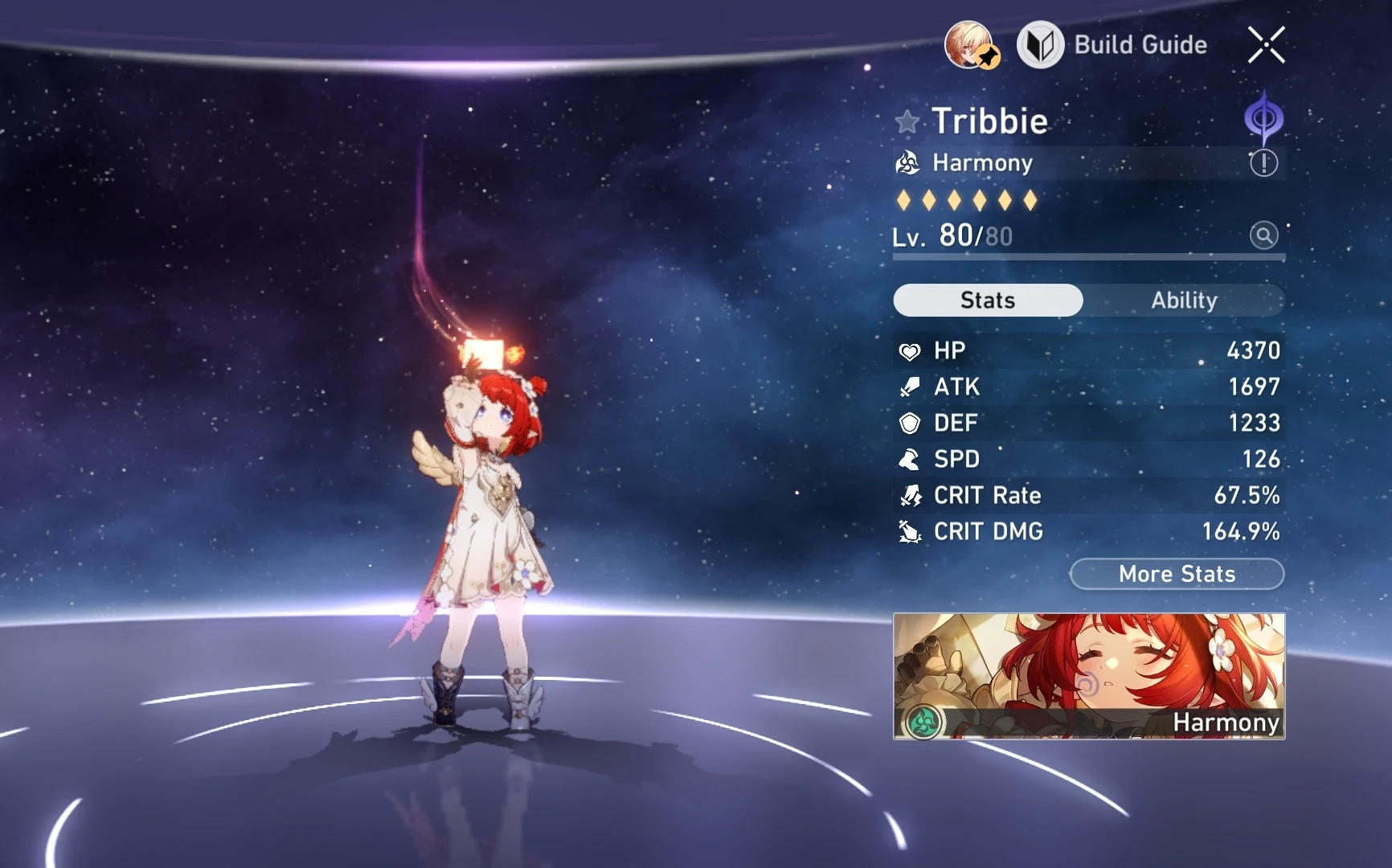This screenshot has width=1392, height=868.
Task: Toggle Tribbie as a favorite with the star
Action: pyautogui.click(x=906, y=121)
